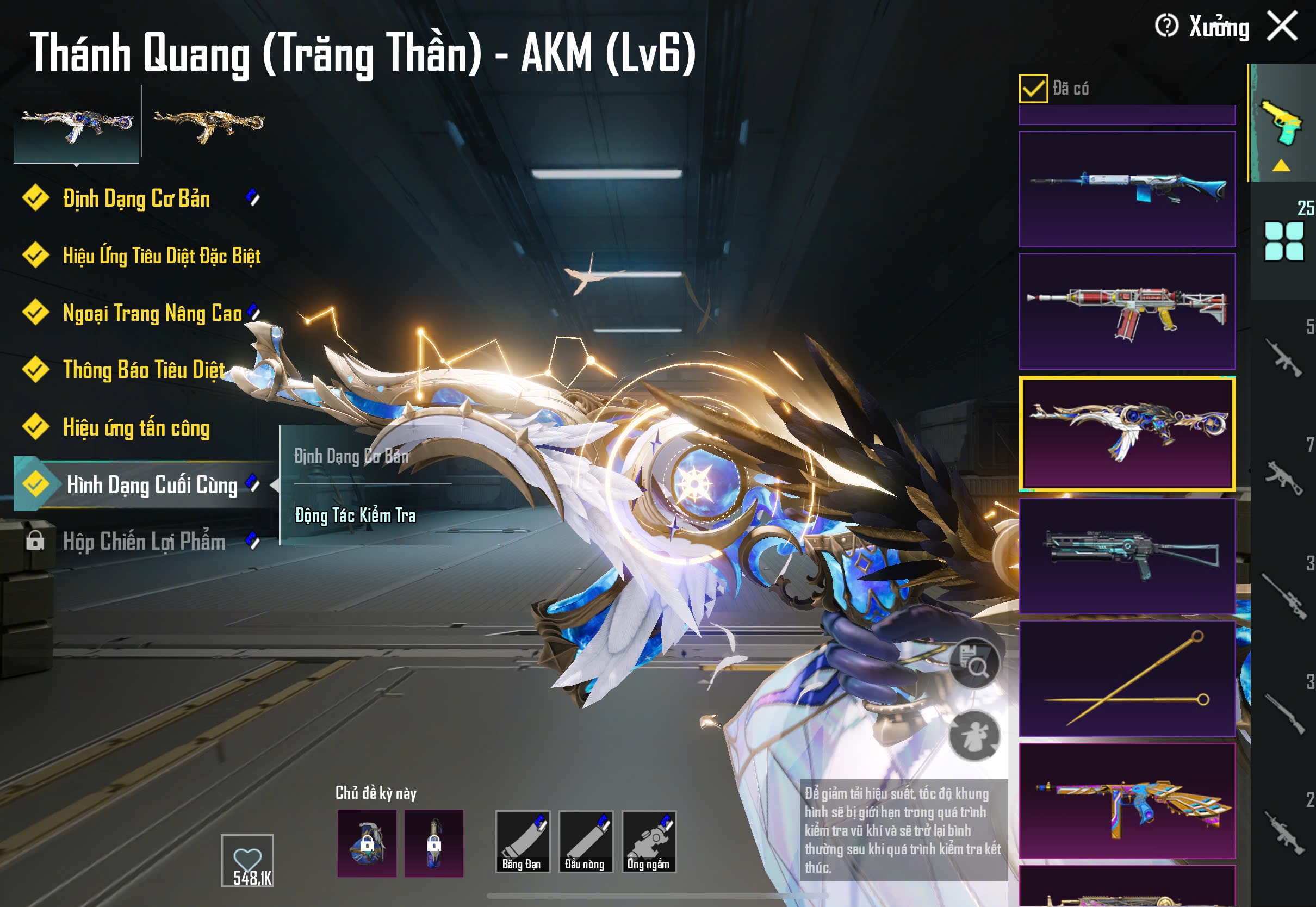
Task: Open Thông Báo Tiêu Diệt entry
Action: [144, 370]
